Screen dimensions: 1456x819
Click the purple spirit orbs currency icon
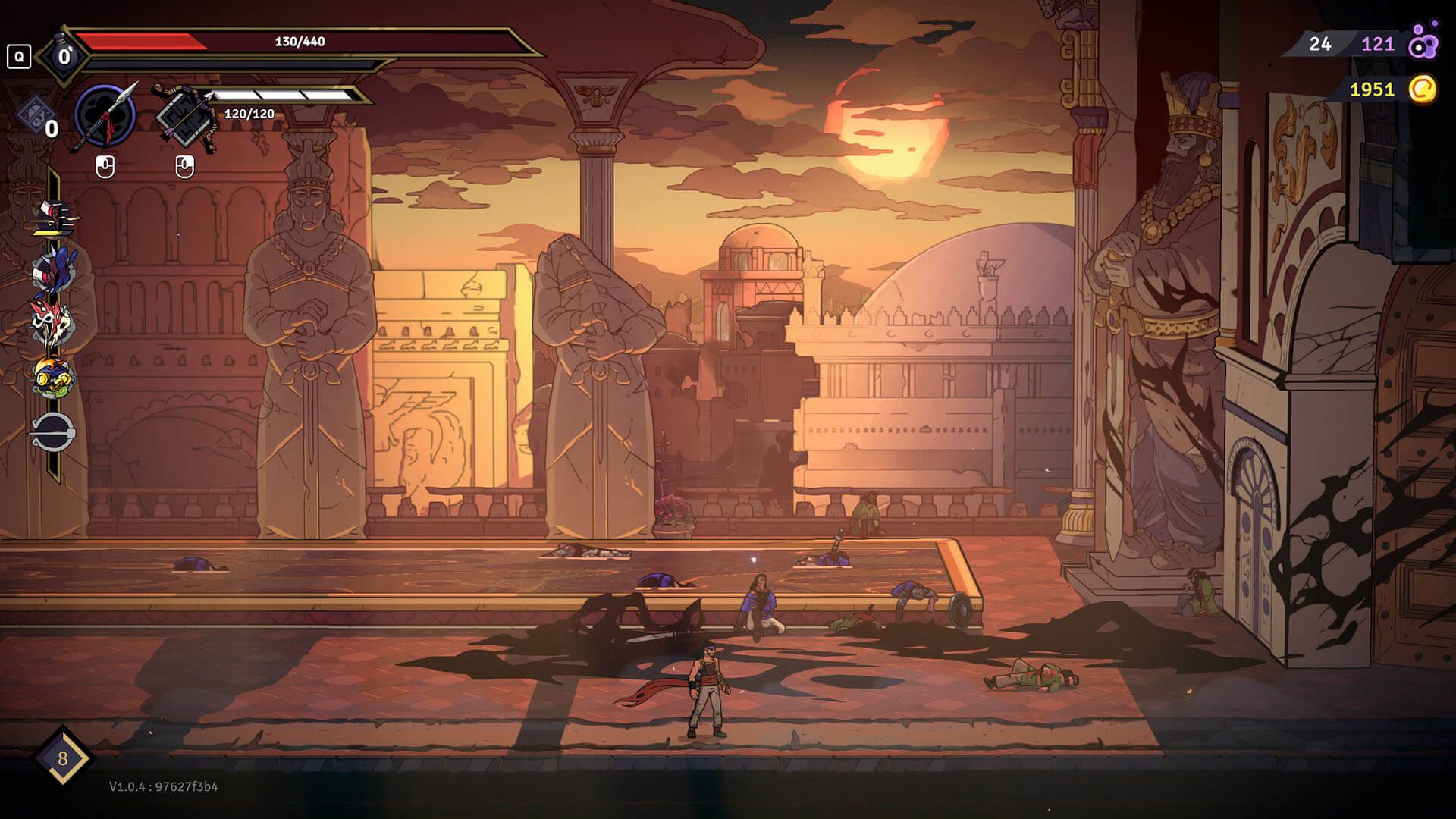pos(1423,42)
